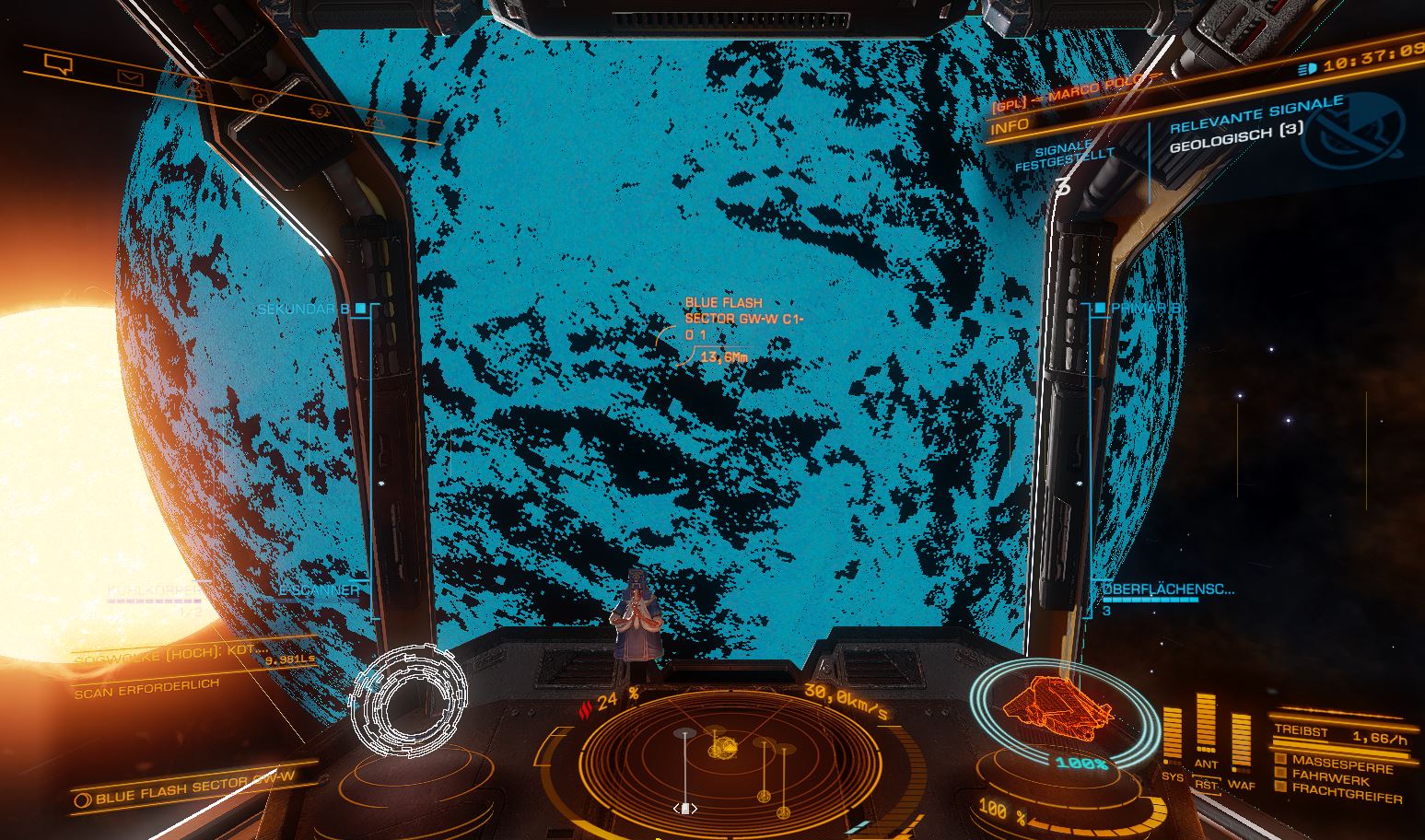Select the Oberflächensc... scanner module
Image resolution: width=1425 pixels, height=840 pixels.
click(1168, 589)
